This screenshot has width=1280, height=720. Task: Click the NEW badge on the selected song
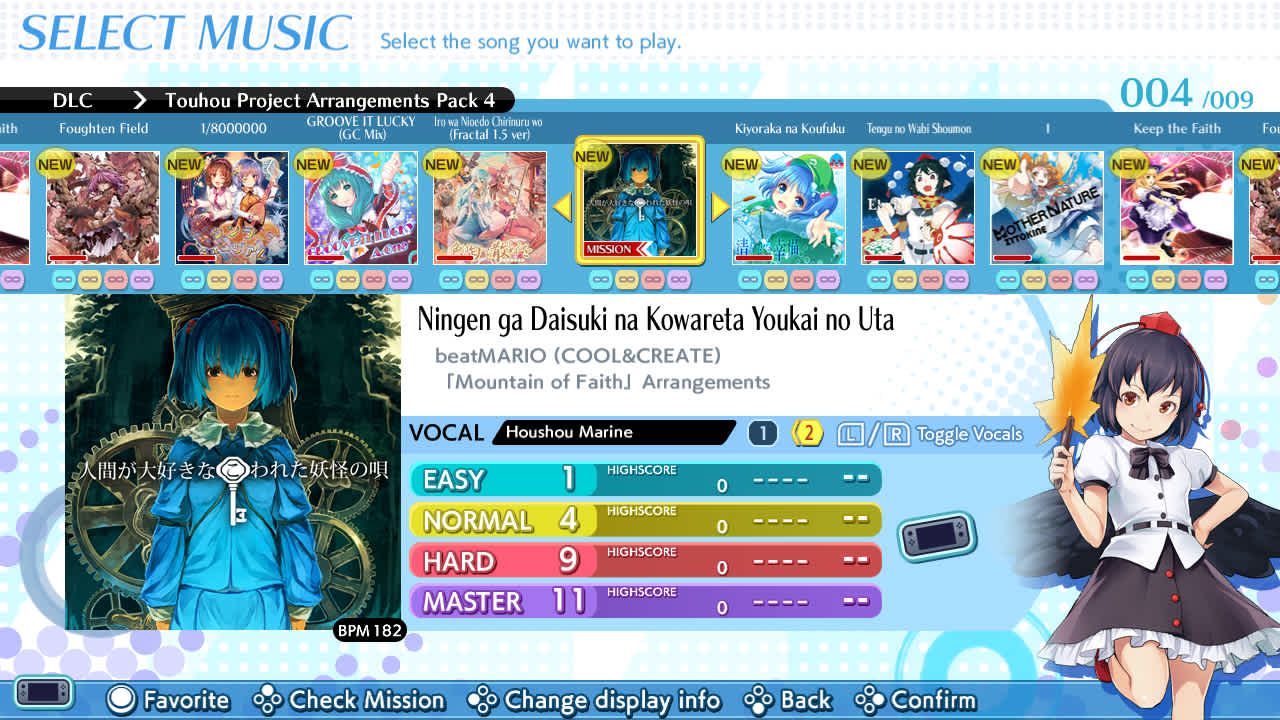[592, 157]
